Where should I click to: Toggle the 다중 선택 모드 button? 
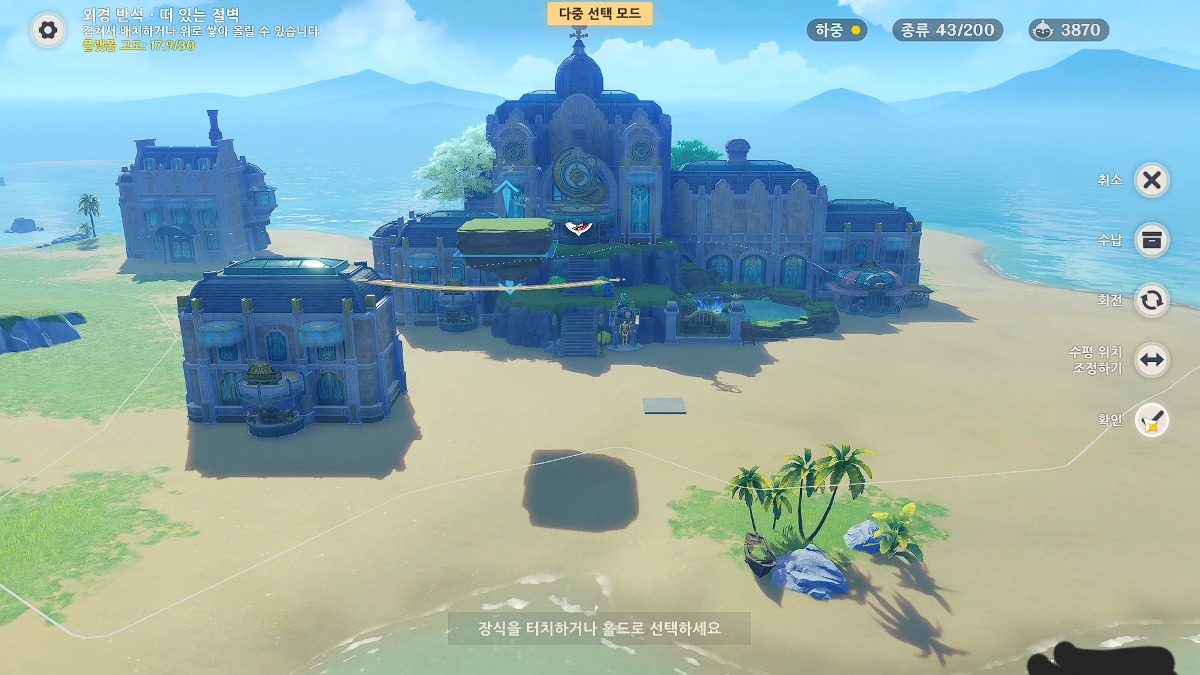tap(600, 14)
